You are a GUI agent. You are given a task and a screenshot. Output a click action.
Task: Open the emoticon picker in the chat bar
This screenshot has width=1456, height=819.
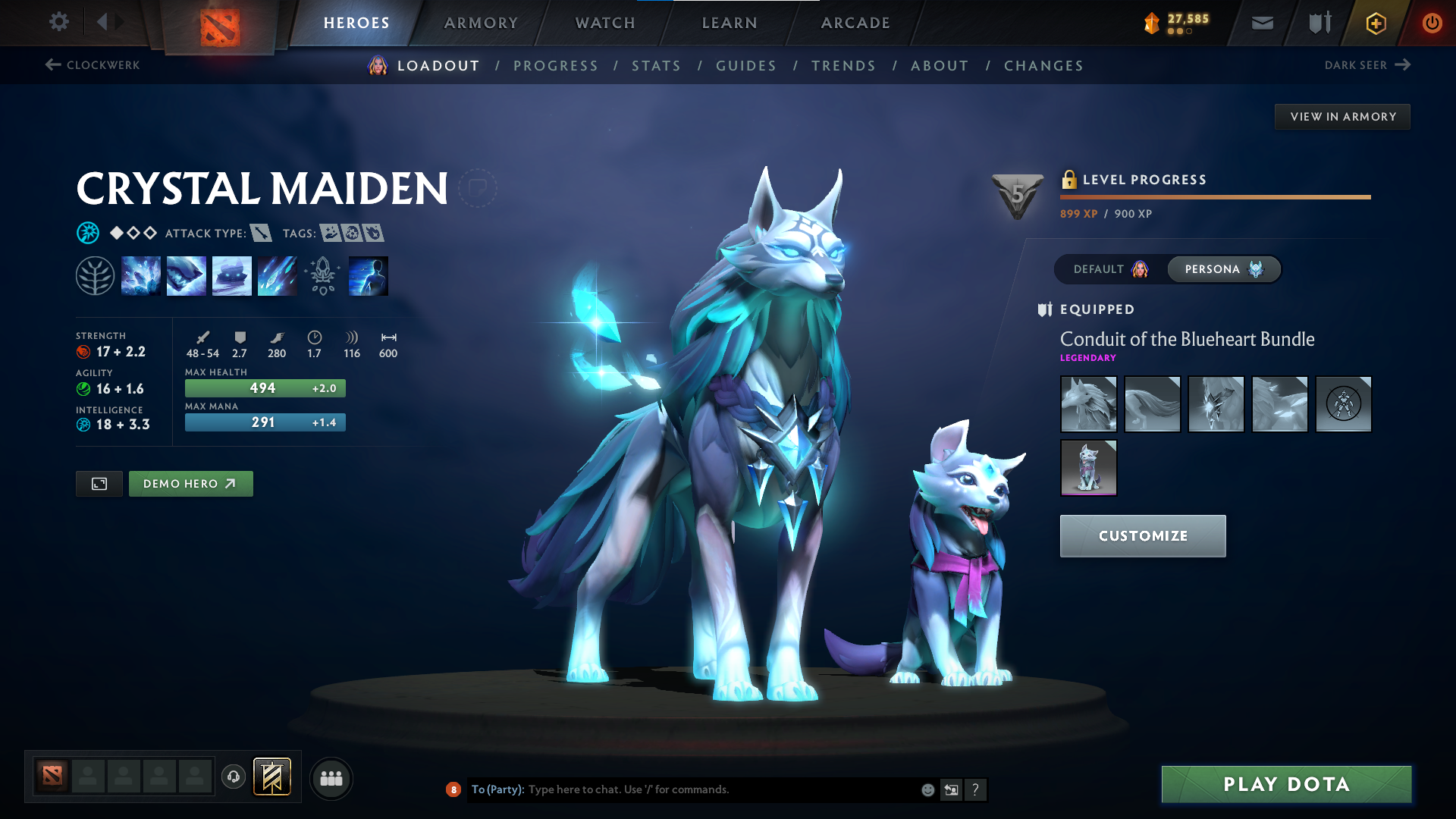pos(927,789)
